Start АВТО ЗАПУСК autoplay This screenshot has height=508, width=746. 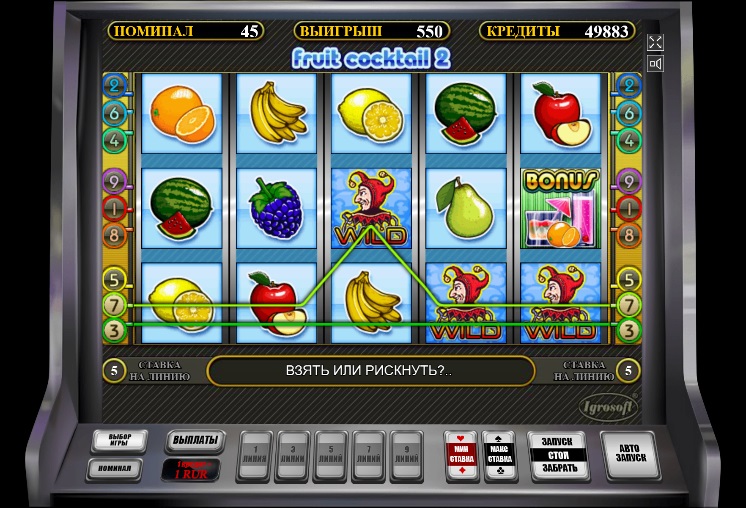pos(629,456)
